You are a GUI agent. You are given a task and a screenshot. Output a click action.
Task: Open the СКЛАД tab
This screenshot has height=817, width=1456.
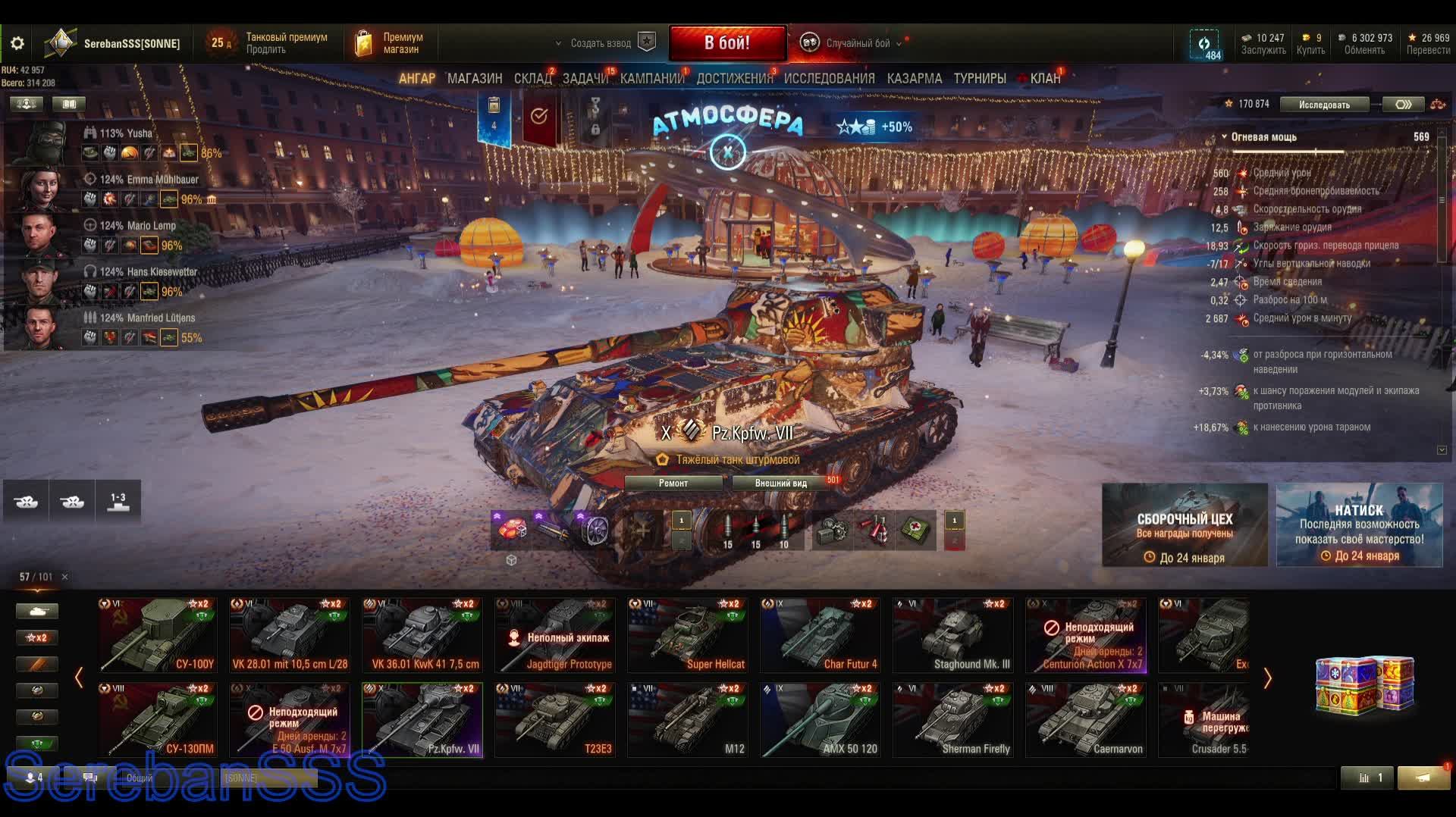(x=532, y=79)
